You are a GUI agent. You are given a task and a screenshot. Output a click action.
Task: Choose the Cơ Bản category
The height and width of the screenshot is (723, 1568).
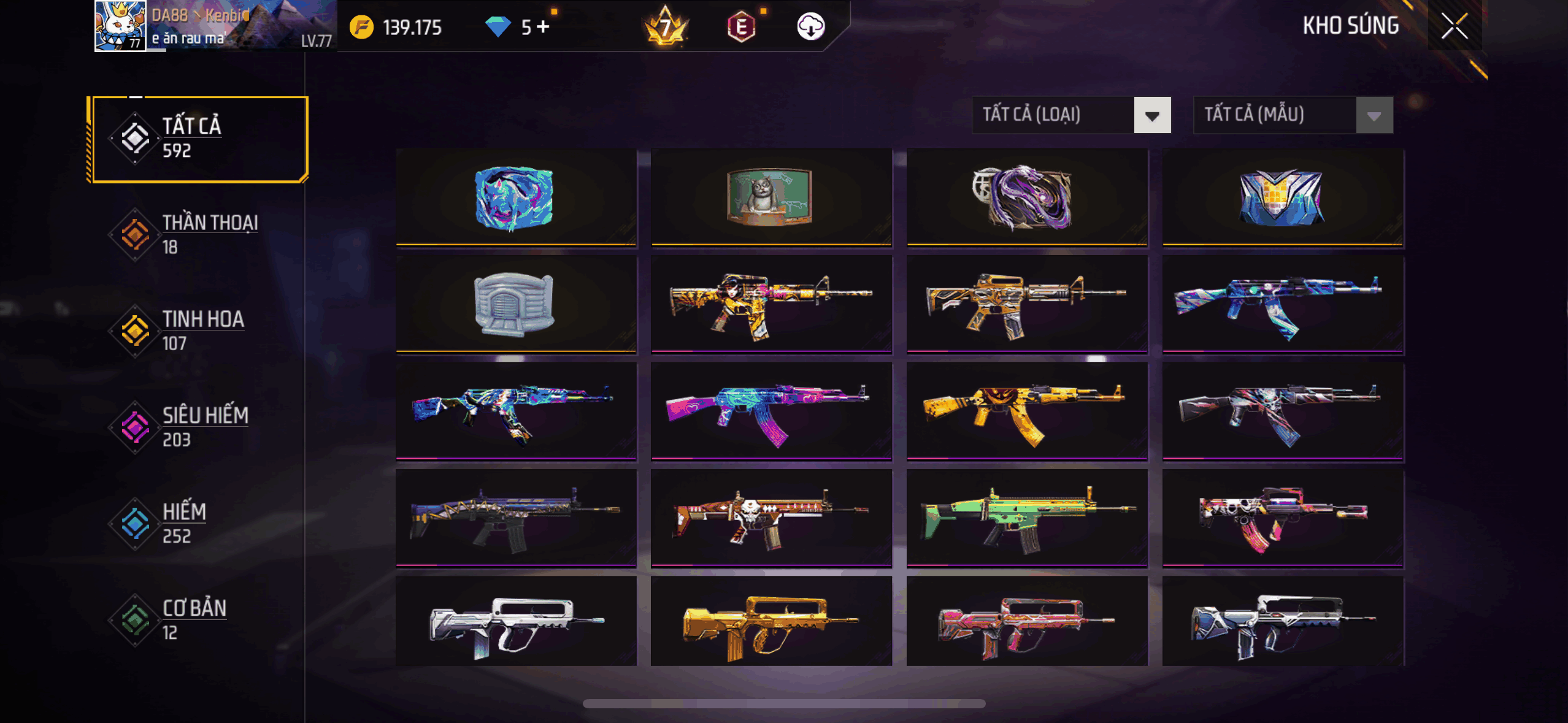pos(198,619)
